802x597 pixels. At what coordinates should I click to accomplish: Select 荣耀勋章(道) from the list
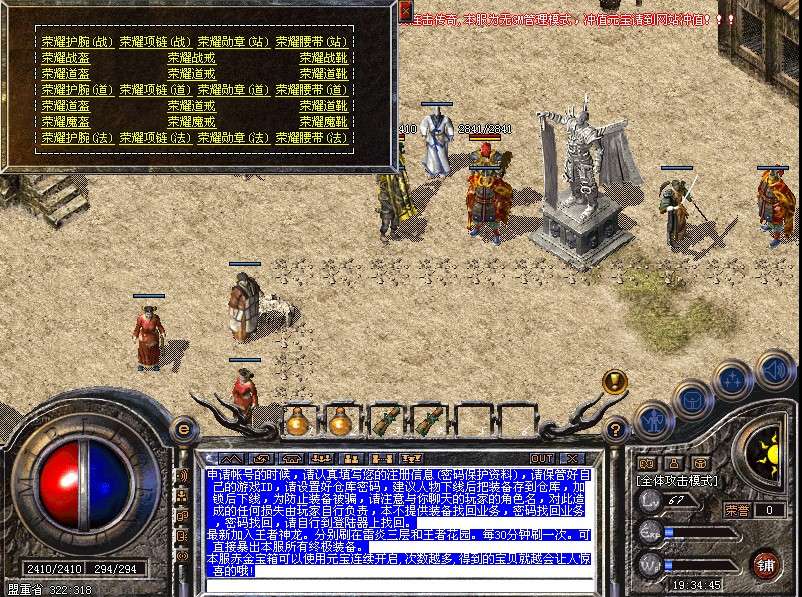click(233, 90)
